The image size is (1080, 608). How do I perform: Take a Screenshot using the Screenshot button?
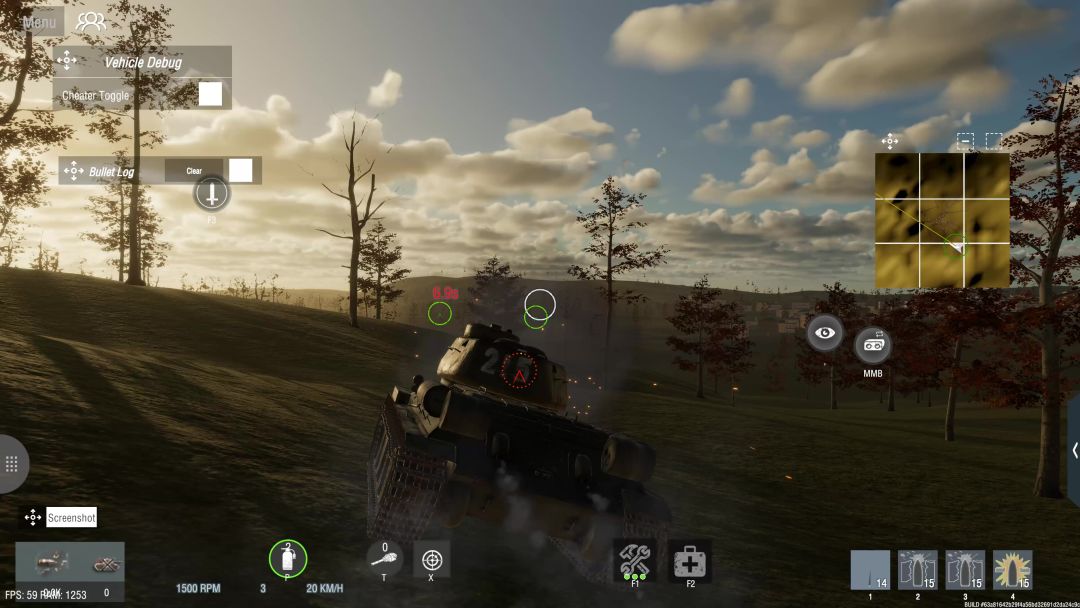(72, 518)
